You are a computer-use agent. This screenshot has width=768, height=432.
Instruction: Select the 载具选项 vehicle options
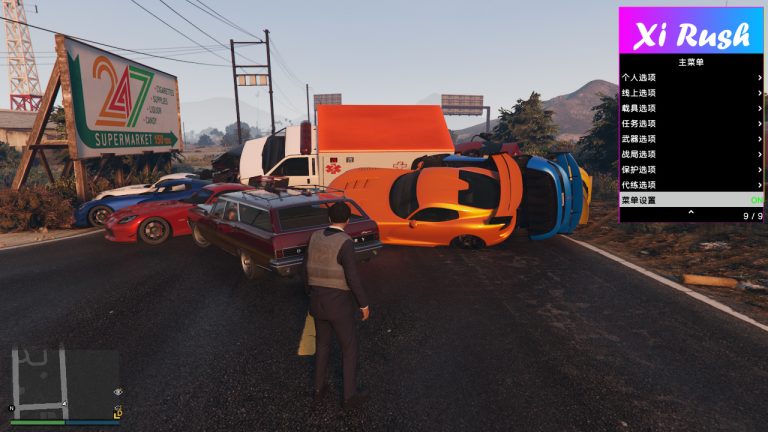690,108
